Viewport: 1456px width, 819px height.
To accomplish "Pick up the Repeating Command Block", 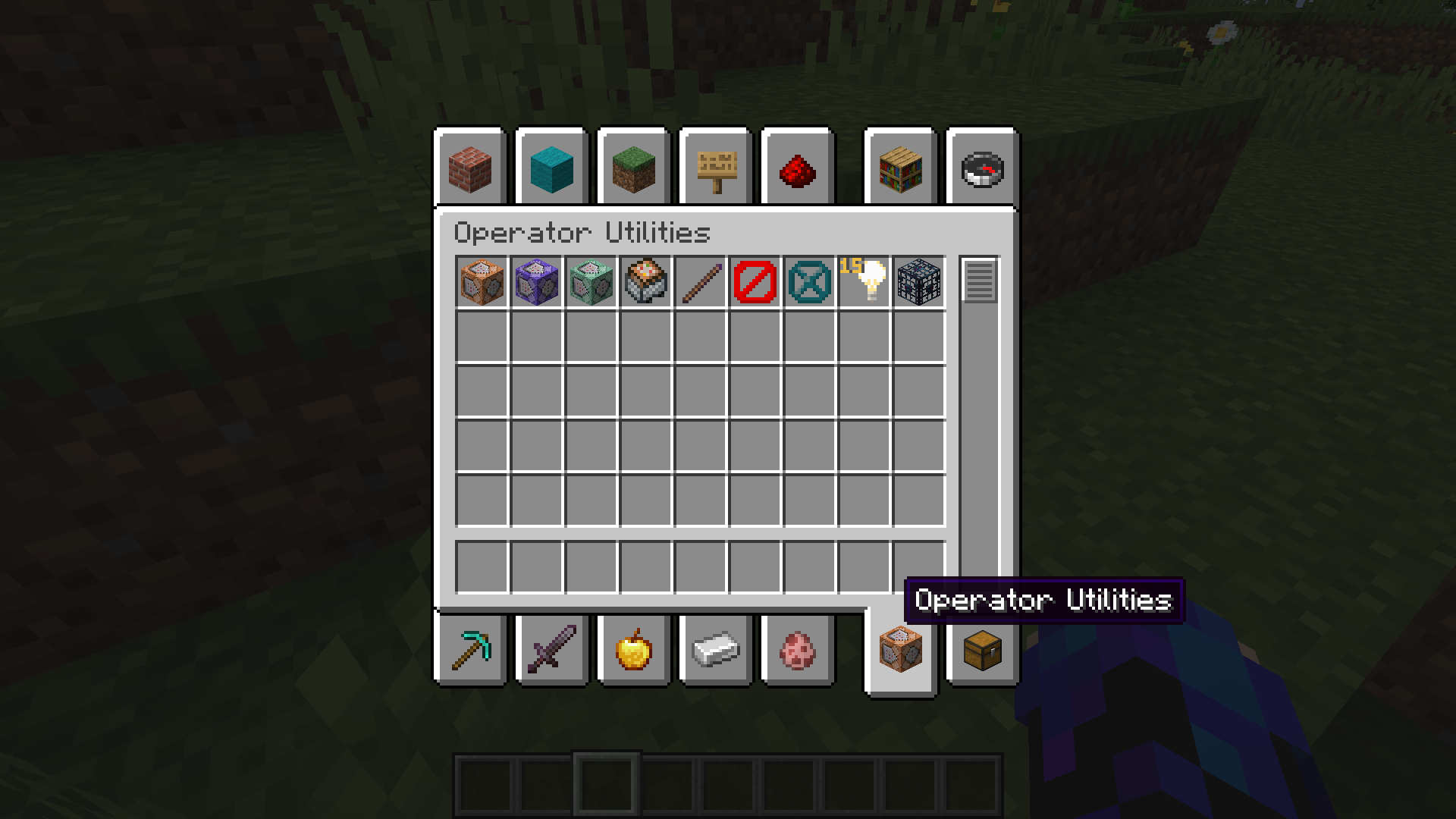I will [x=537, y=282].
